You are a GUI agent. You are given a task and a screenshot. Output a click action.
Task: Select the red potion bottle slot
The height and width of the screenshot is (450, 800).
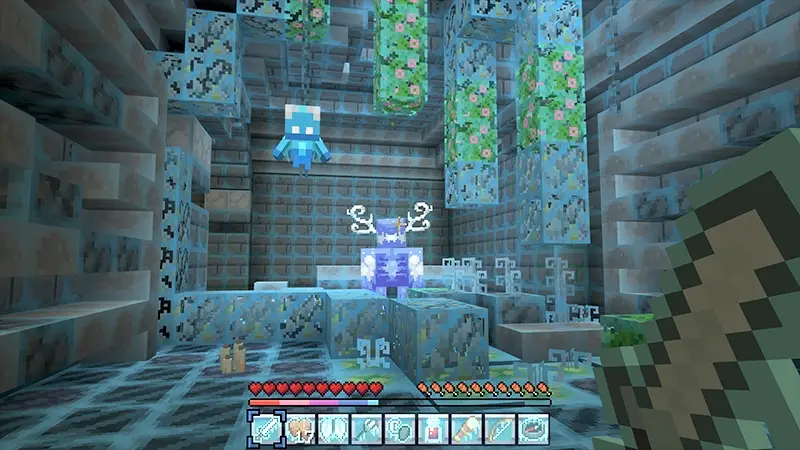click(432, 427)
